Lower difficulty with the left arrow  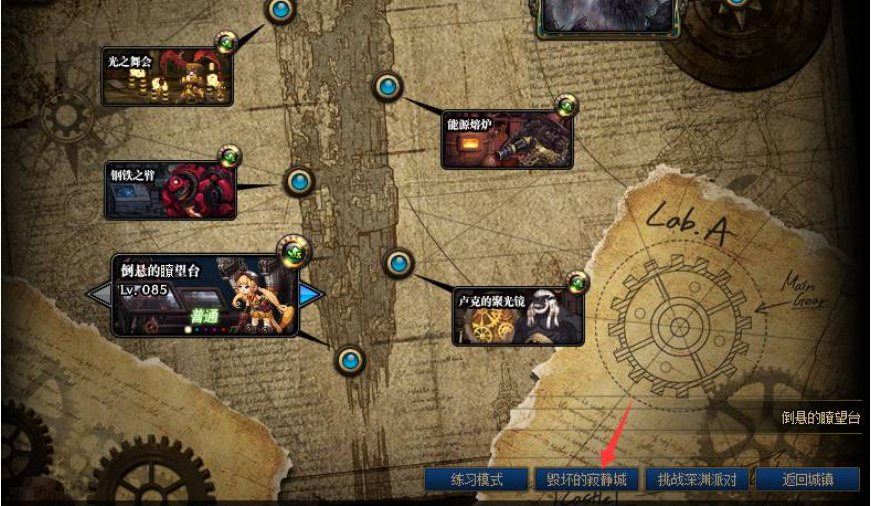pyautogui.click(x=99, y=294)
